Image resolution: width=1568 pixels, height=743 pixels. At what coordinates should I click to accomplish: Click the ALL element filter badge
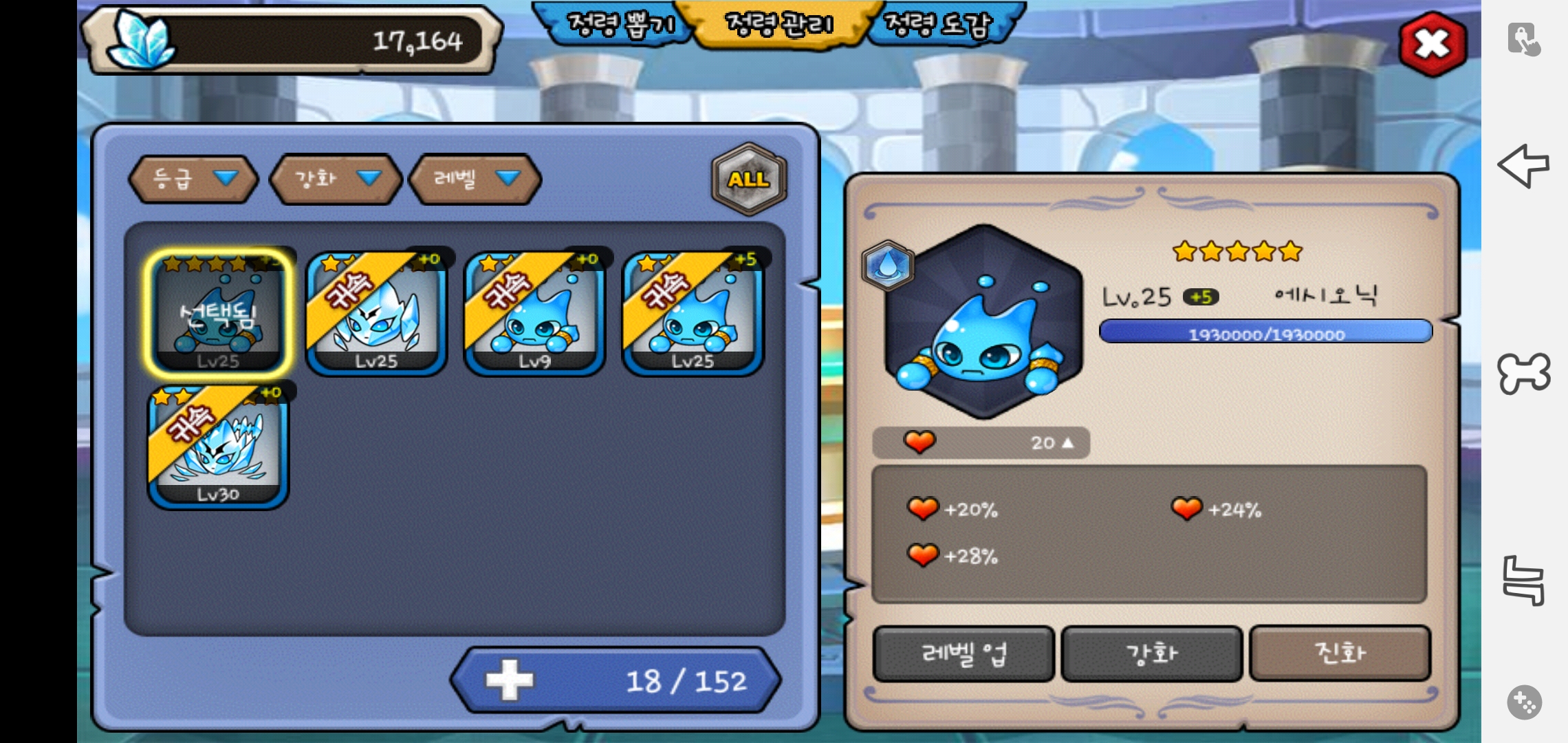[x=748, y=180]
